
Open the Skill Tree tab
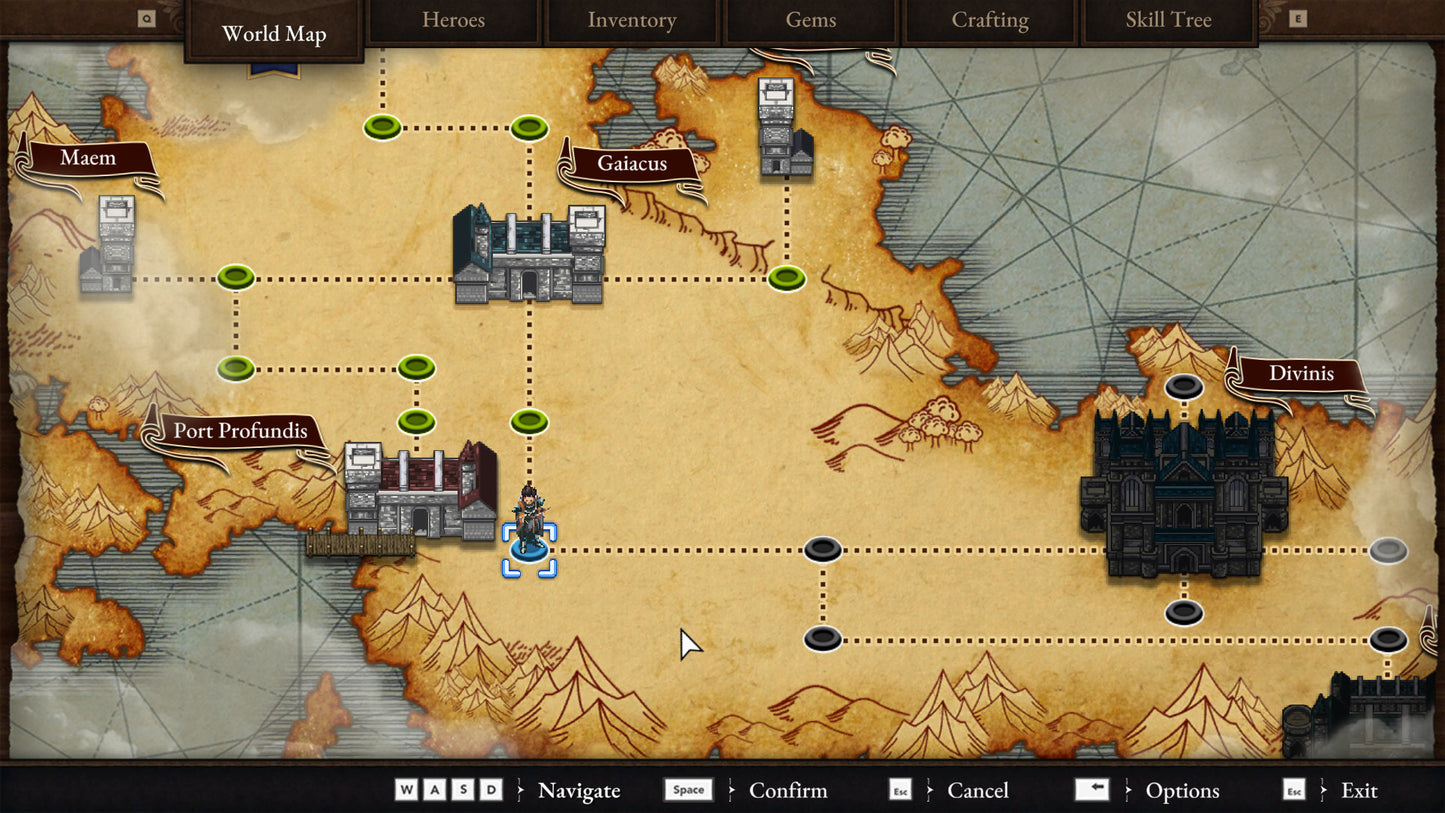tap(1168, 21)
